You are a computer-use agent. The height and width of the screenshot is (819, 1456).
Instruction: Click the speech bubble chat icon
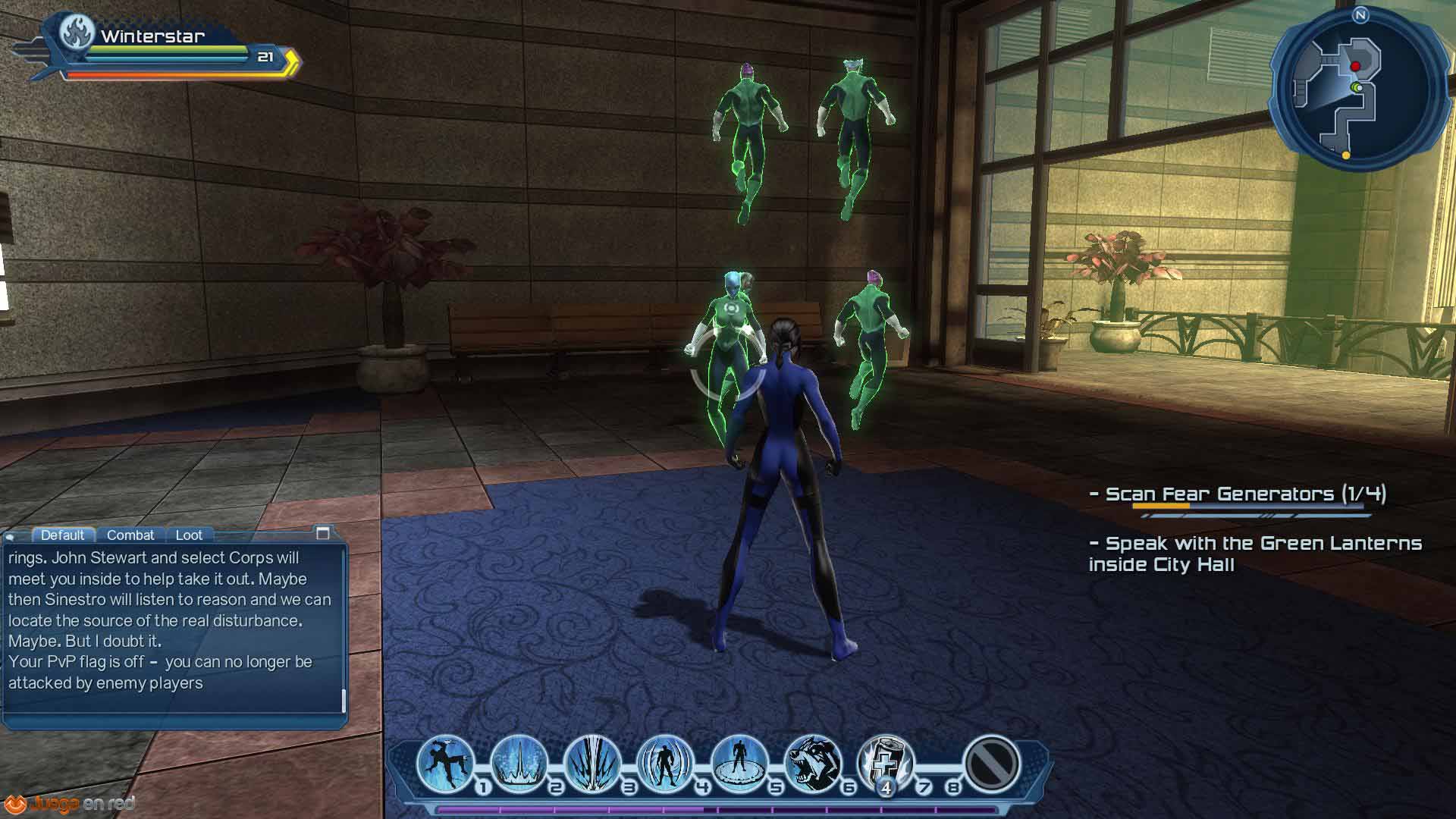point(11,537)
